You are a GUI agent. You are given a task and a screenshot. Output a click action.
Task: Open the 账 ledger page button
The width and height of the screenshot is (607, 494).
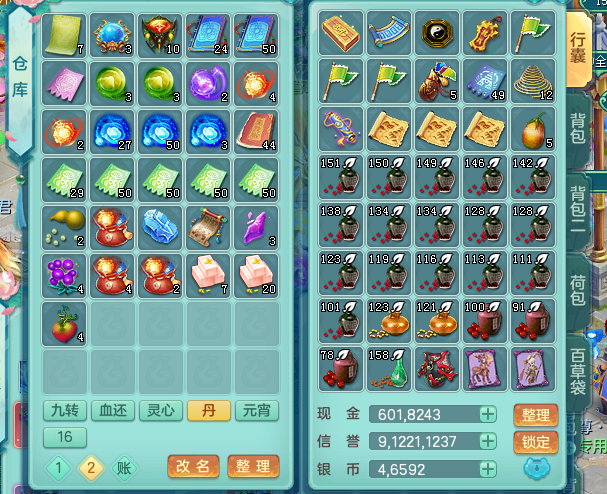coord(121,467)
